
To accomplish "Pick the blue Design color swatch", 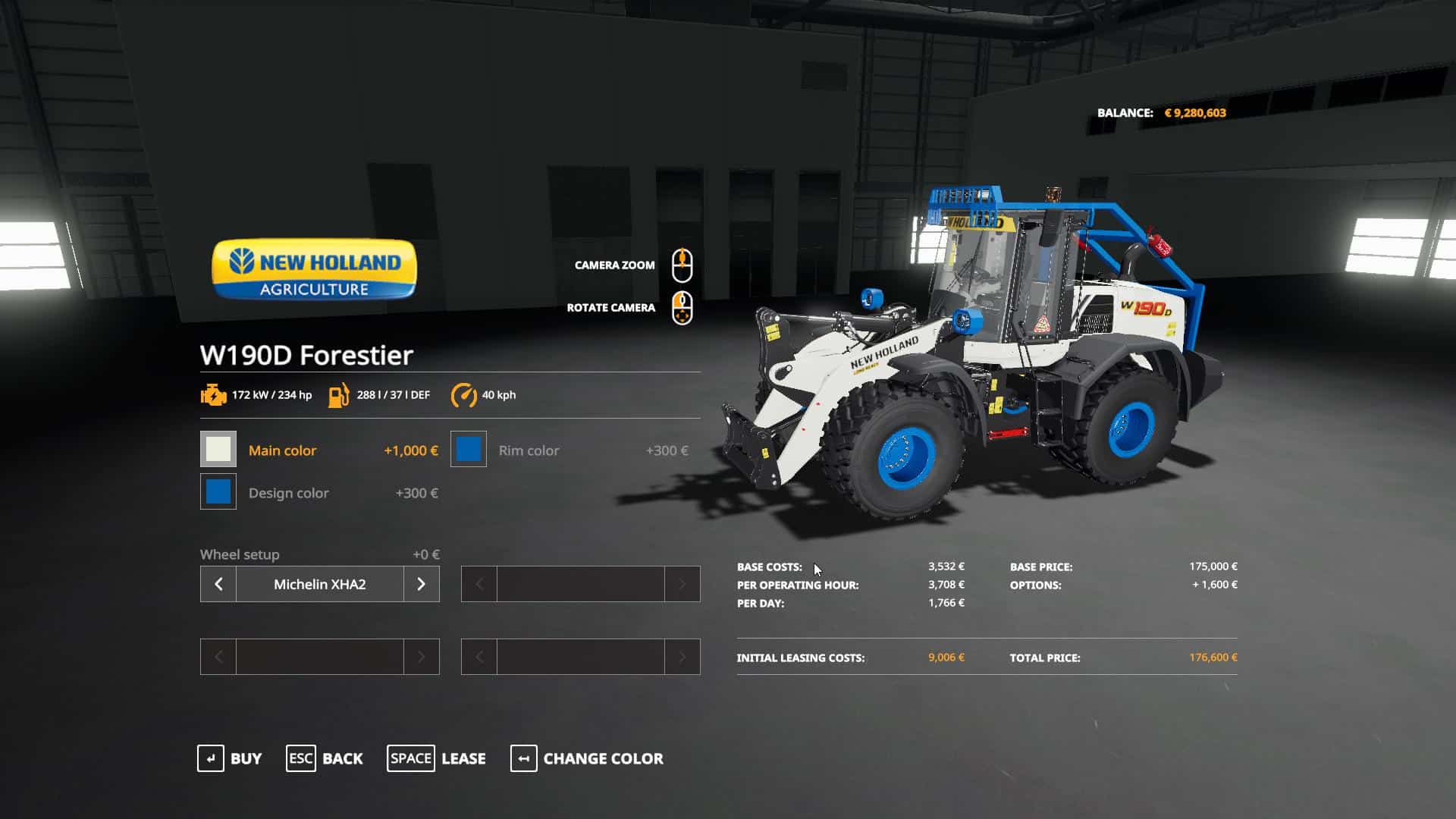I will pos(218,492).
